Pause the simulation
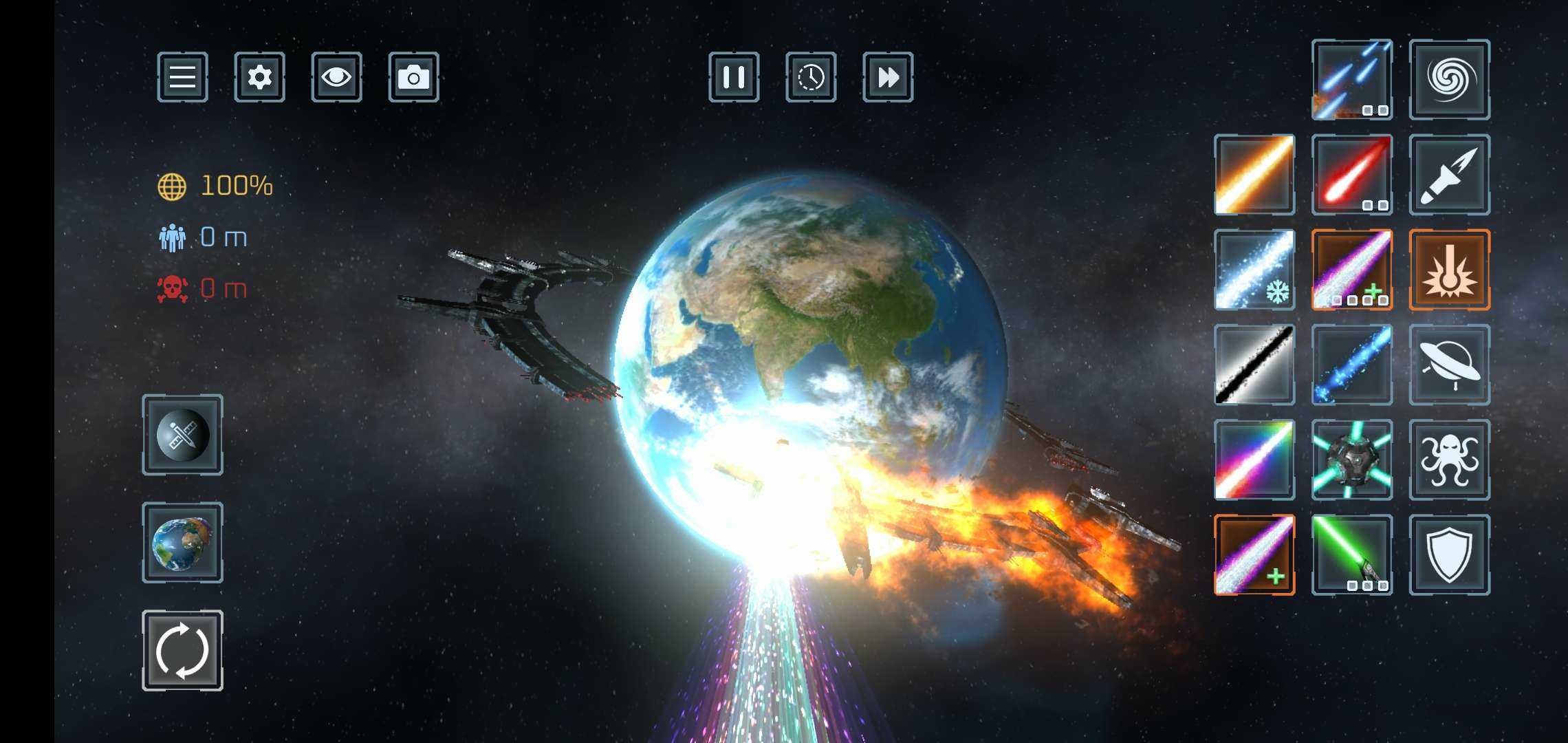Image resolution: width=1568 pixels, height=743 pixels. (734, 77)
